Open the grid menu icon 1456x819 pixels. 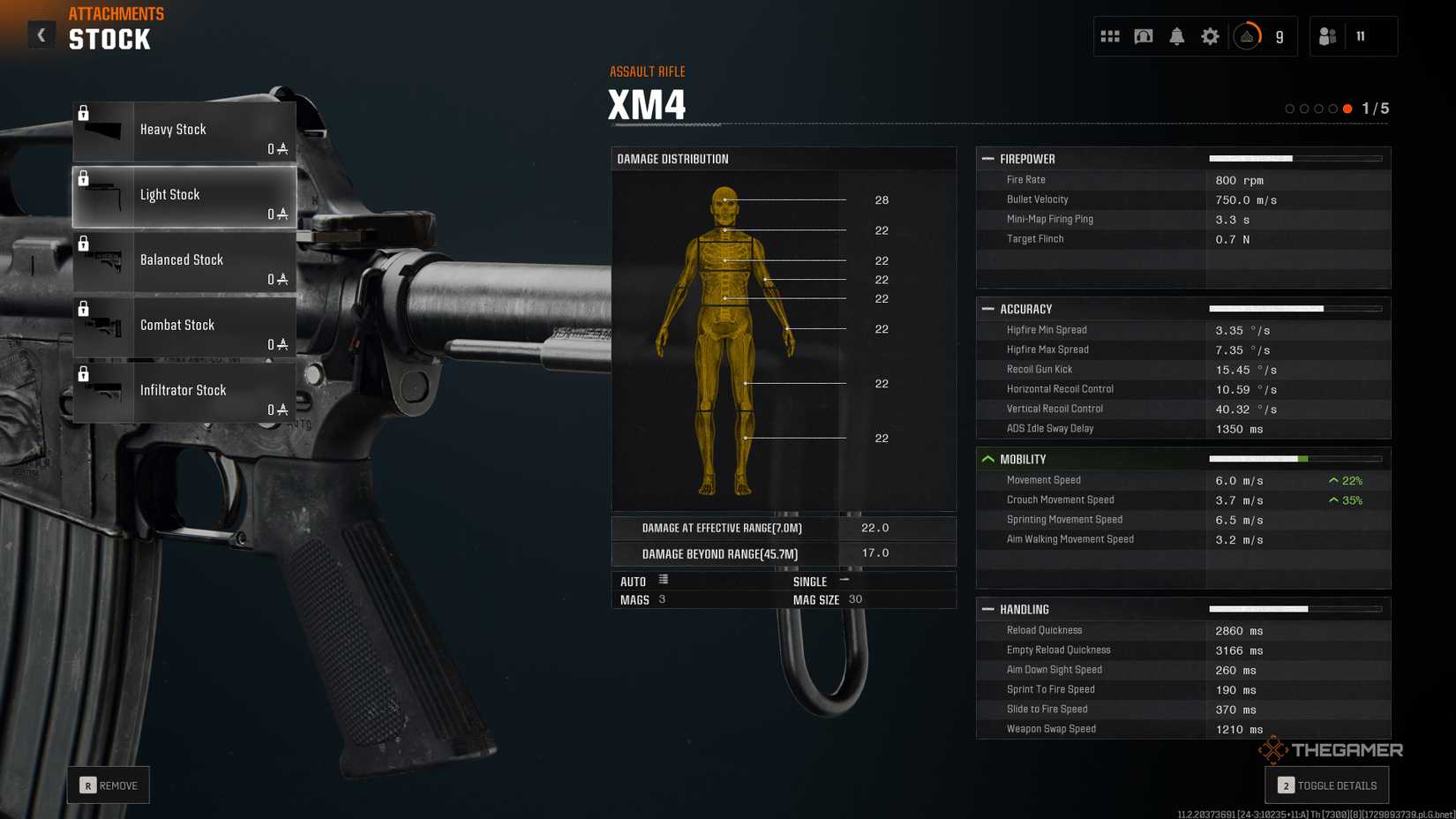point(1110,36)
